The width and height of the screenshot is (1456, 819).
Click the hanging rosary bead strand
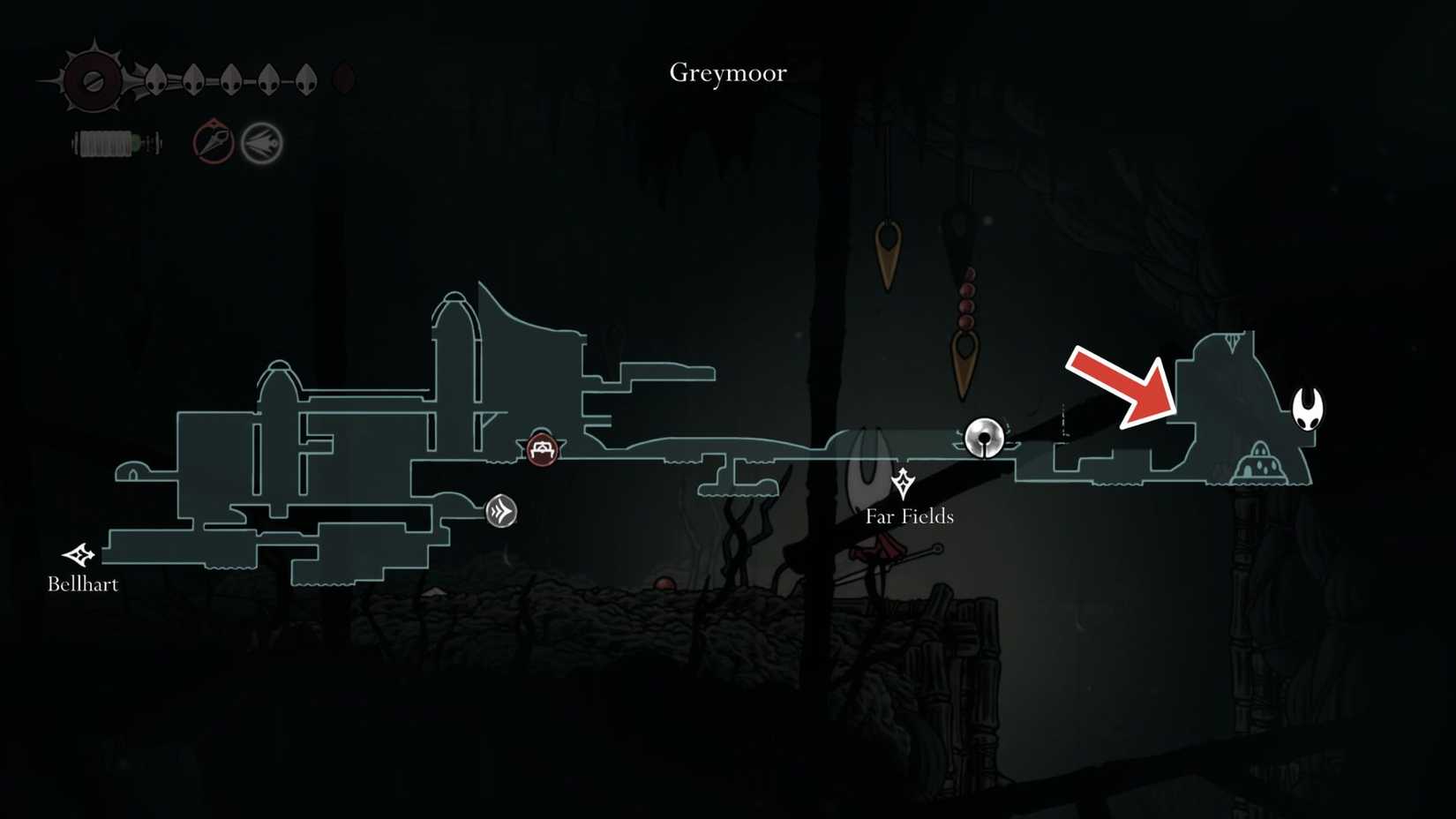tap(966, 296)
